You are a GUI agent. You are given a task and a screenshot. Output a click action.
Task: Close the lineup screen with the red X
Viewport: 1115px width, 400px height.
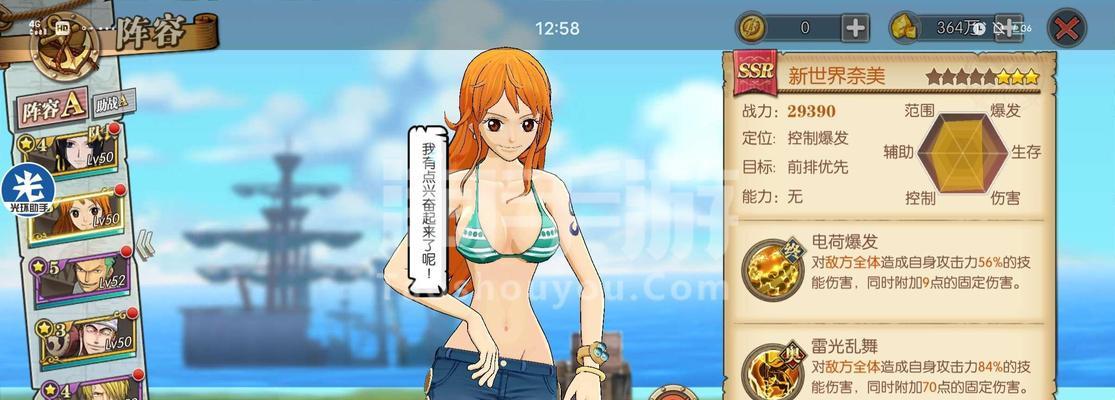coord(1067,28)
